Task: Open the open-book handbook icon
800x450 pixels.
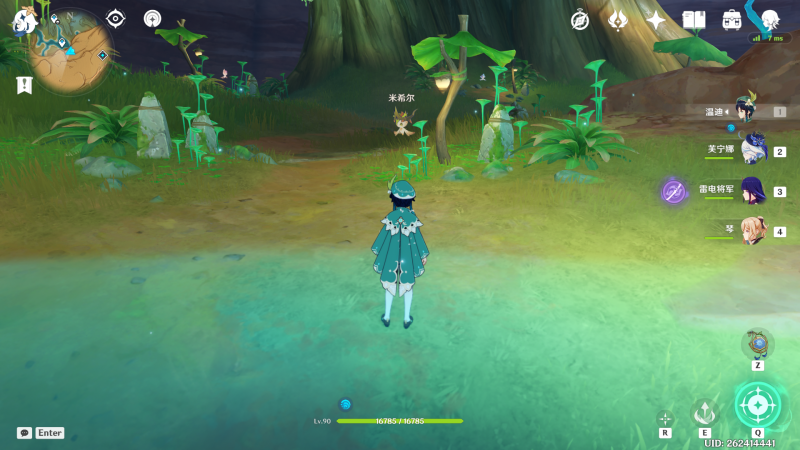Action: click(694, 20)
